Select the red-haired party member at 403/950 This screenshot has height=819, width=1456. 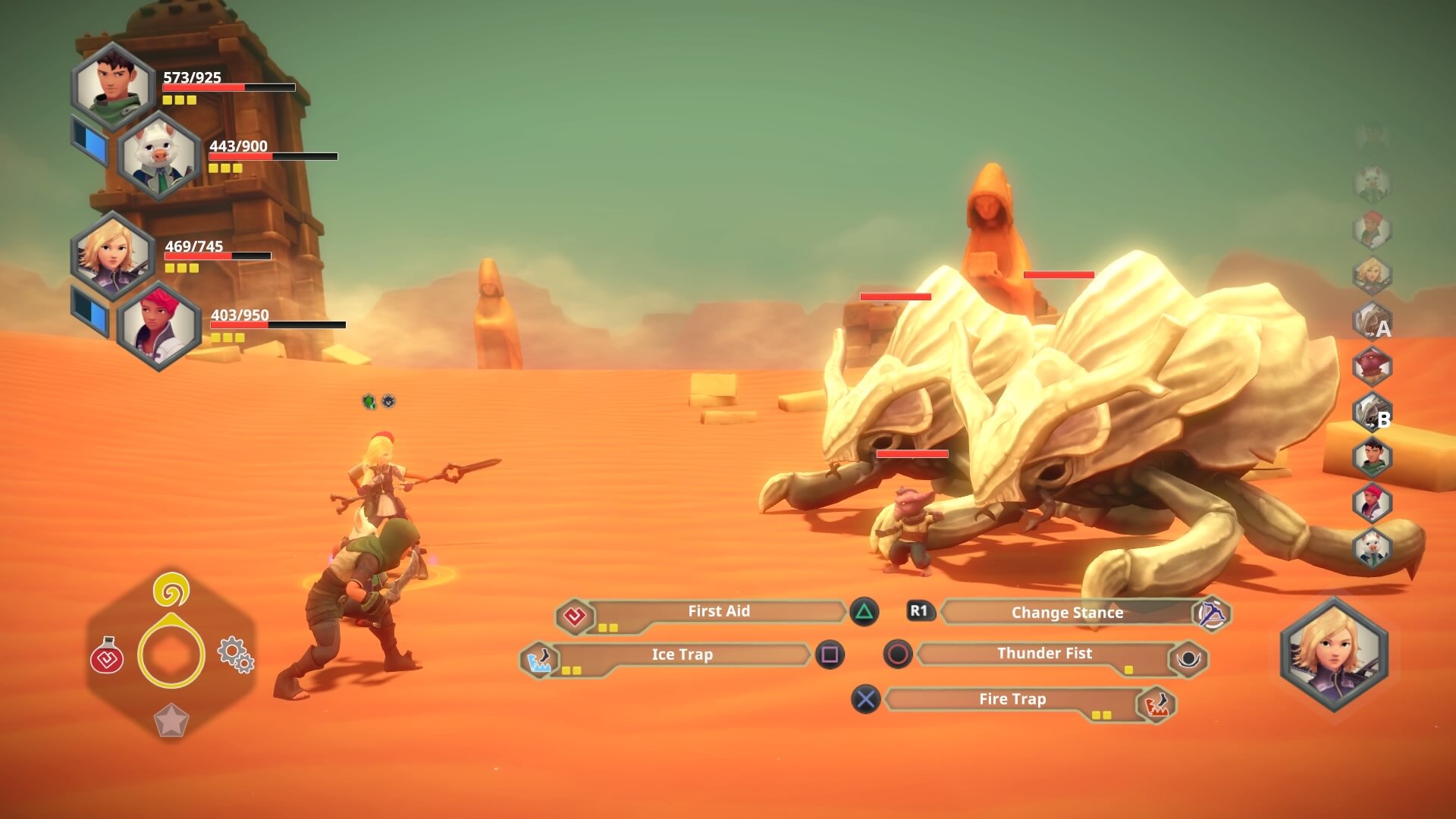[159, 325]
